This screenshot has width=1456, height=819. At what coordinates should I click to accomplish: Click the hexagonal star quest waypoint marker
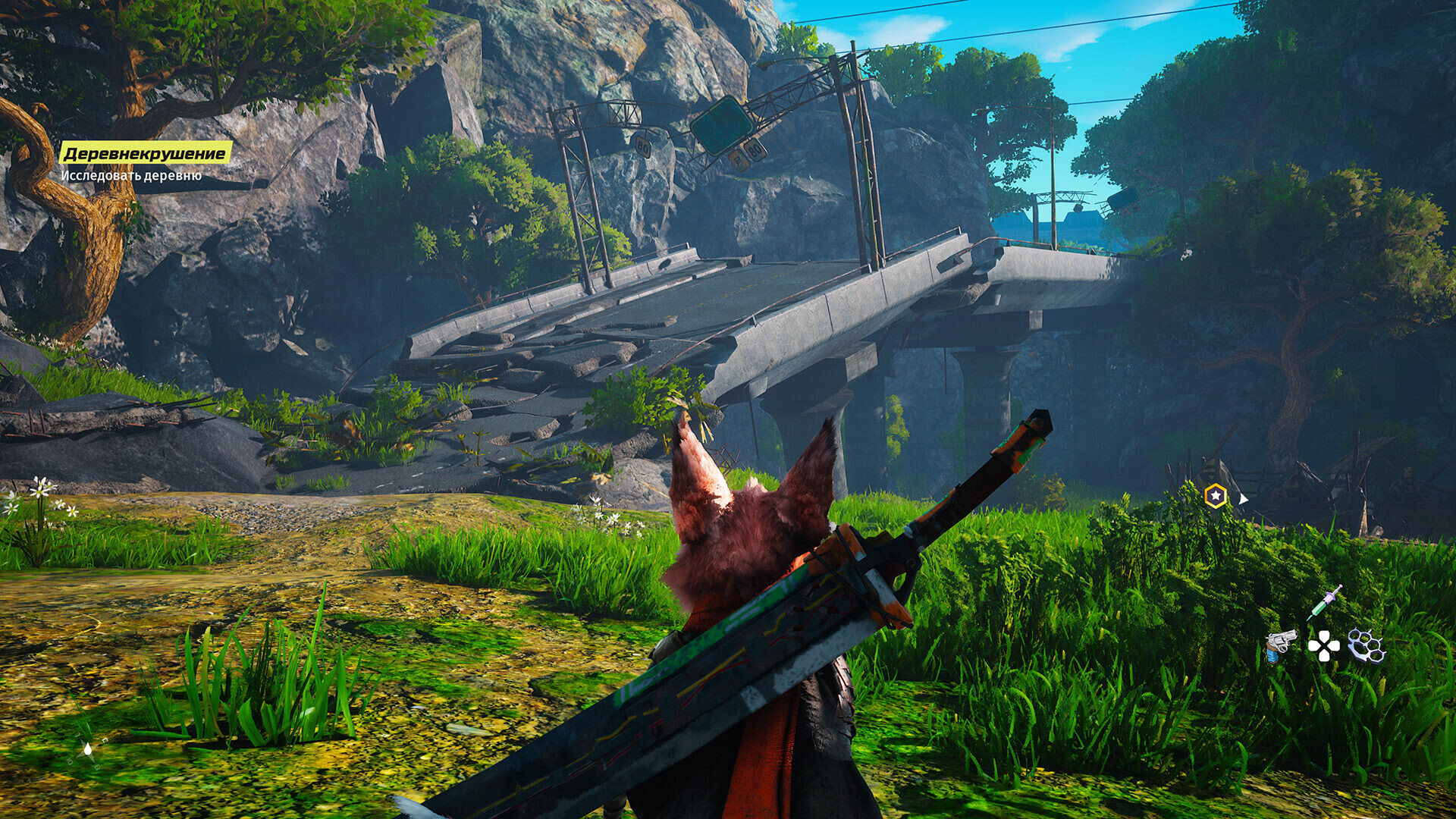[x=1216, y=496]
